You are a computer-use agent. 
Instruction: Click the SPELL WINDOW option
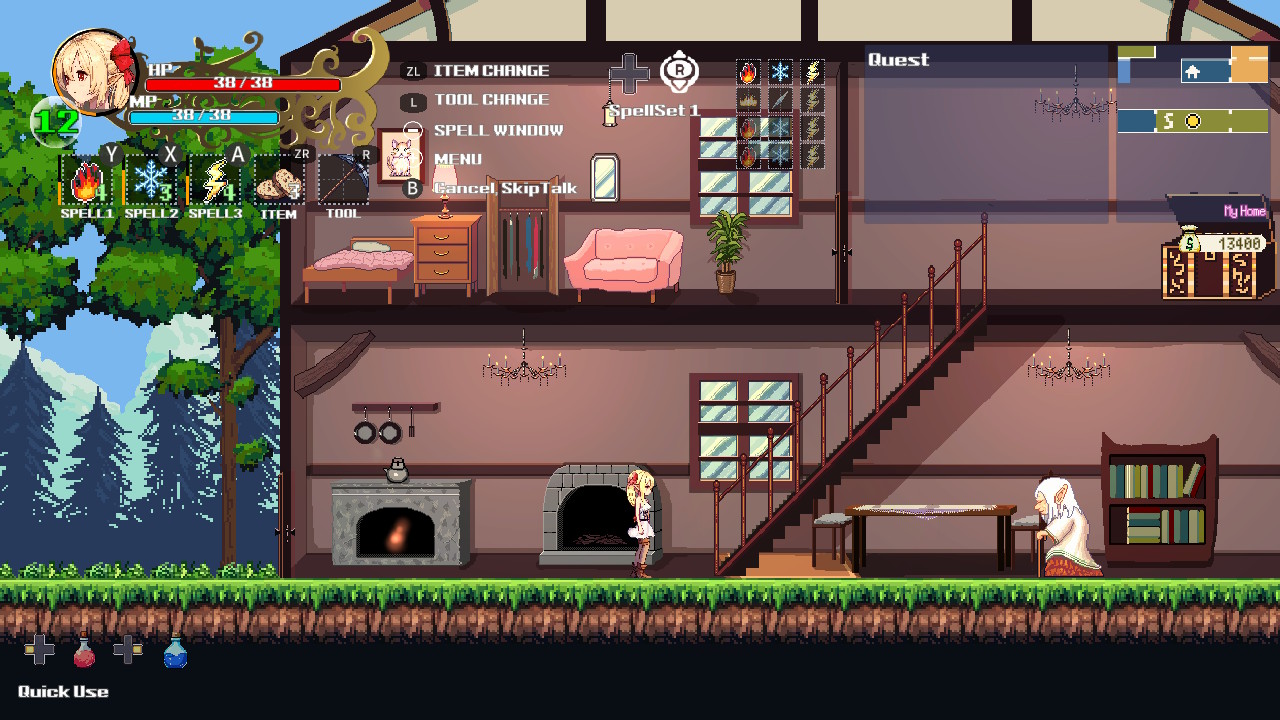[498, 129]
